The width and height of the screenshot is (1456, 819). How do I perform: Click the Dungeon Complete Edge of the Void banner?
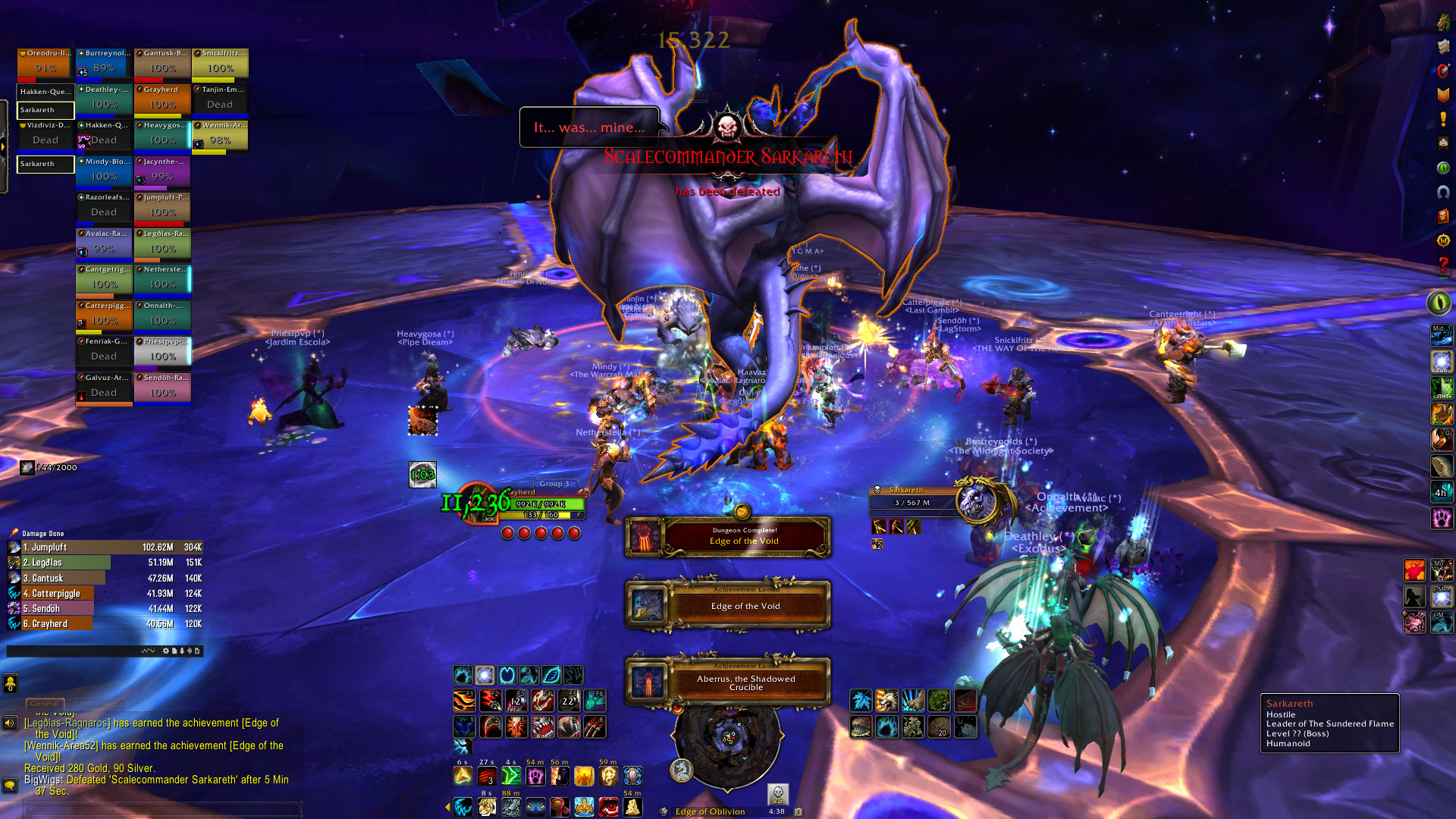pos(728,537)
